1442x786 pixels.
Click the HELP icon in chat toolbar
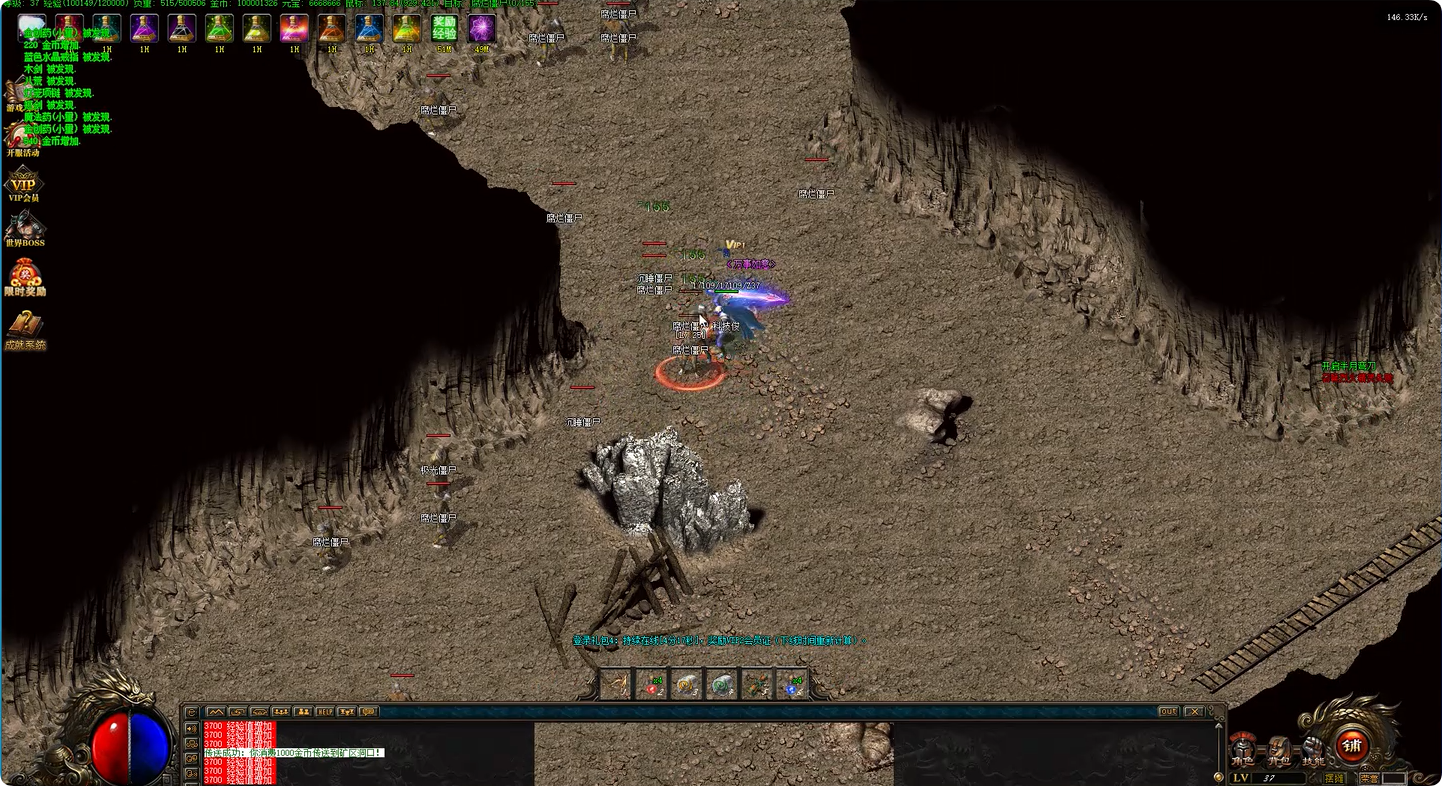(x=325, y=712)
